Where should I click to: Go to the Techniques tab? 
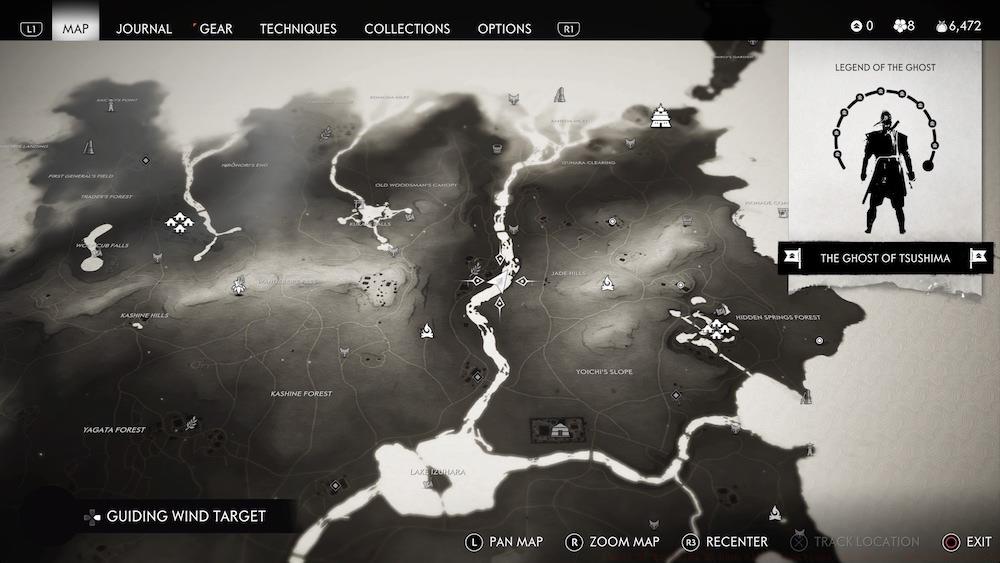(298, 28)
